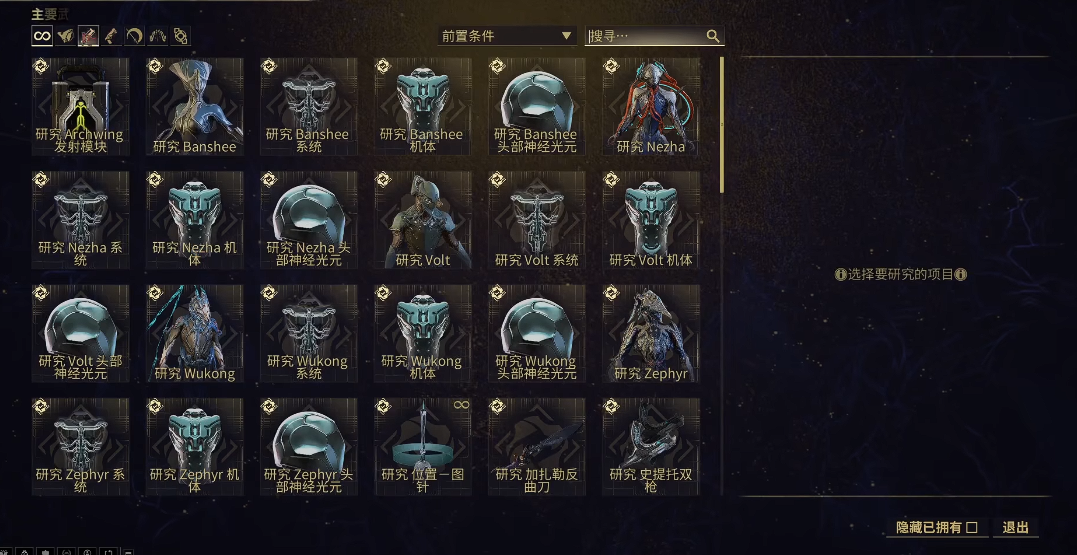Toggle the 隐藏已拥有 checkbox
This screenshot has width=1077, height=555.
click(971, 528)
